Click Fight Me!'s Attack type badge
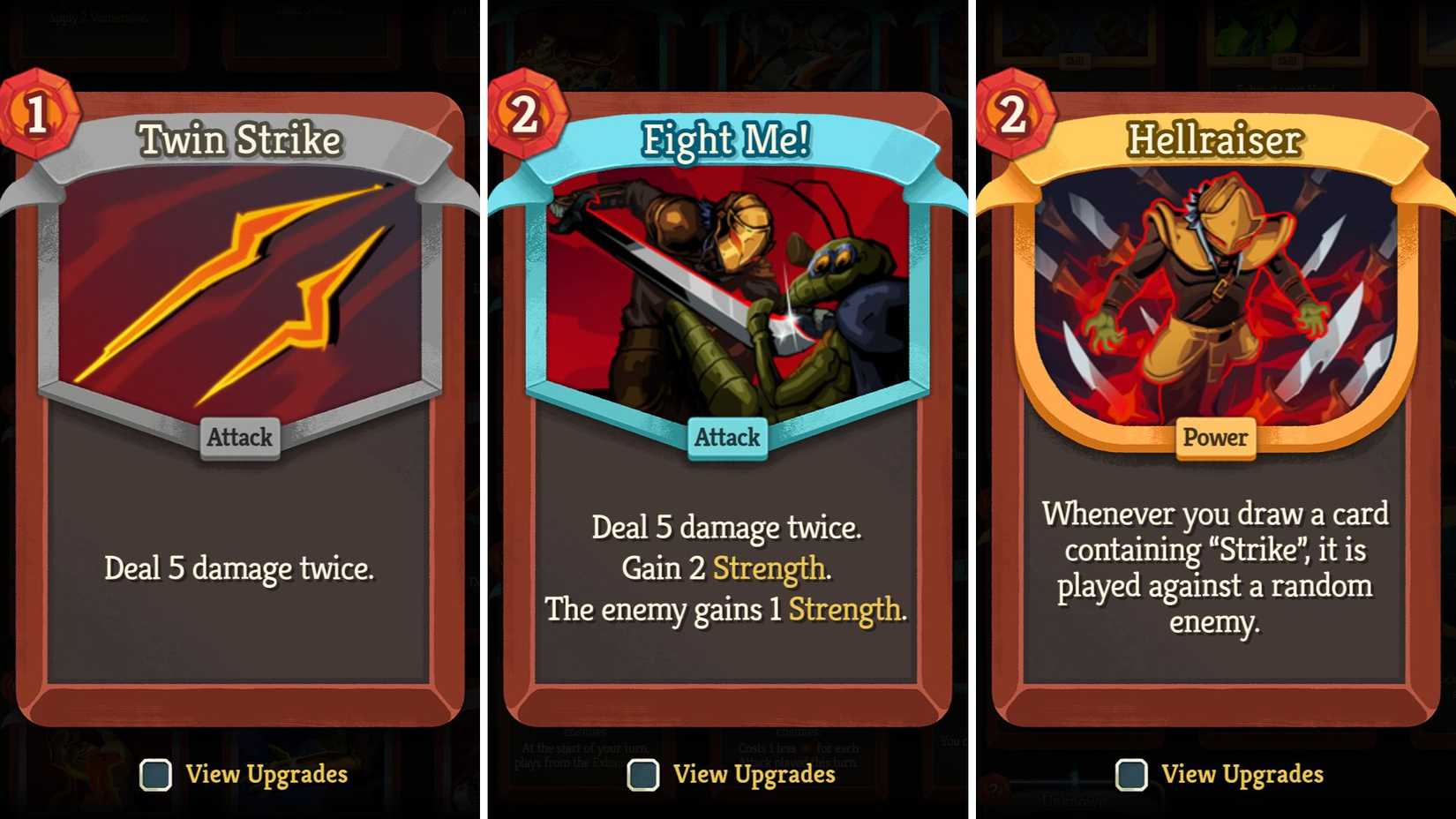The width and height of the screenshot is (1456, 819). (x=726, y=437)
